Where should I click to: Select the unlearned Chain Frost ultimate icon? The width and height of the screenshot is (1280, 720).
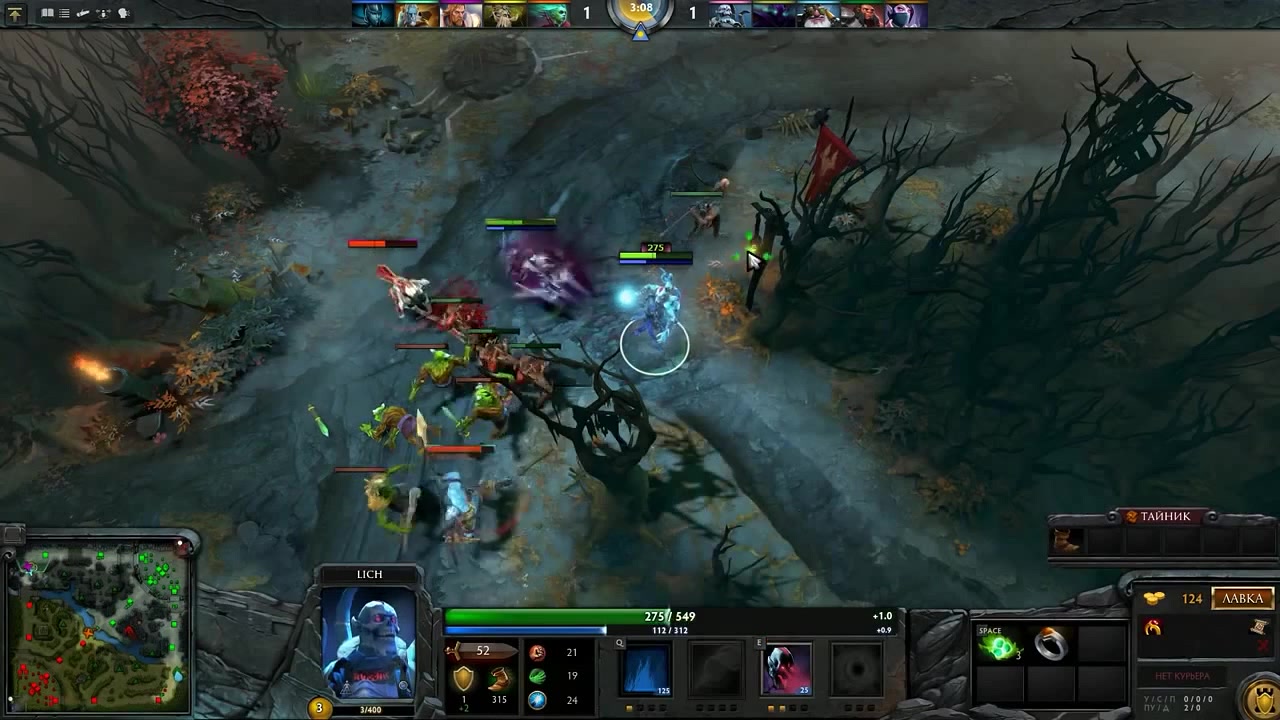point(857,668)
